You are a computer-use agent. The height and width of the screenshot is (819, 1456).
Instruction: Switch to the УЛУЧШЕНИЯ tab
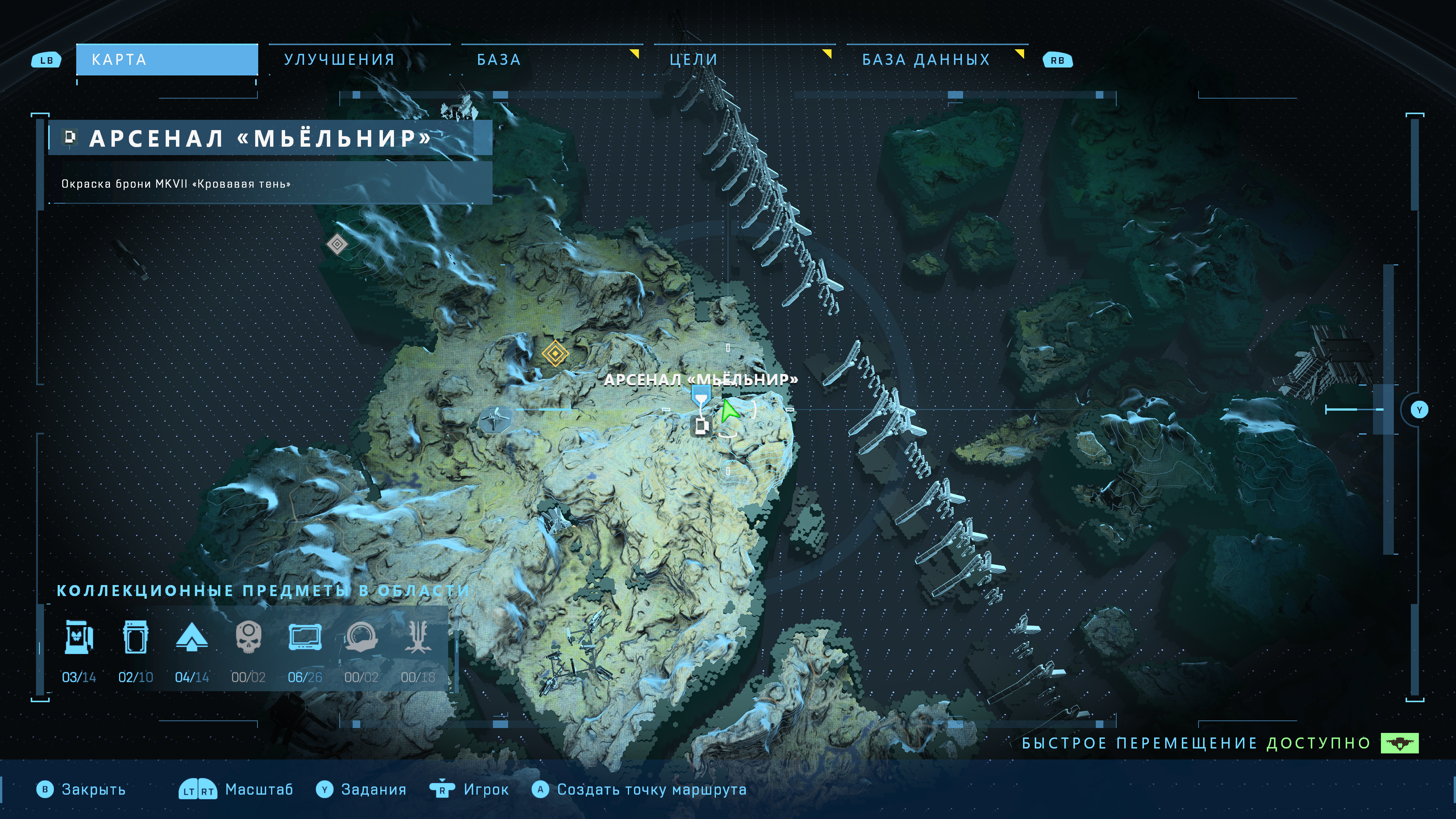point(339,60)
